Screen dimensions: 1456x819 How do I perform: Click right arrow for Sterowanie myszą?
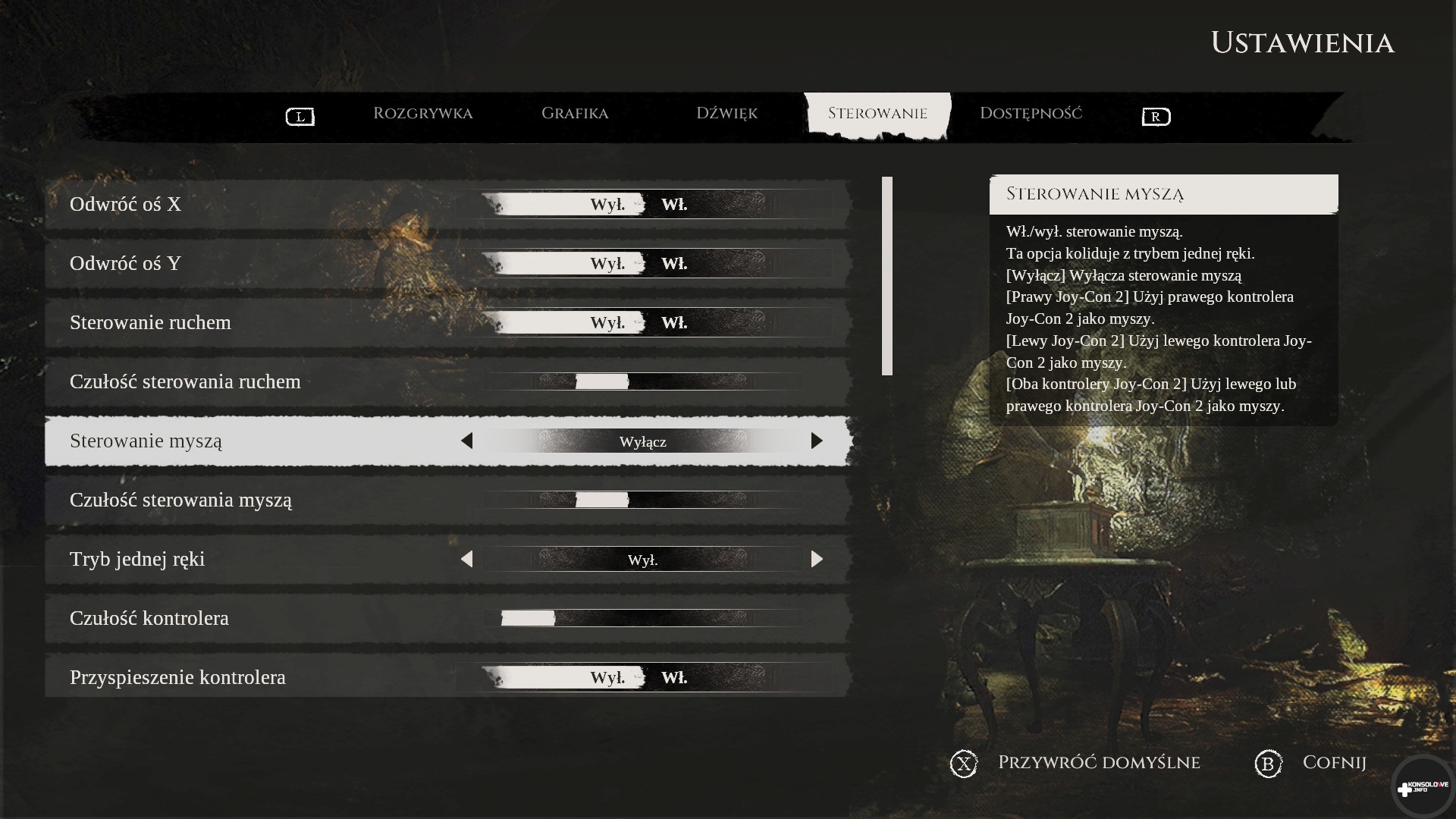pos(817,441)
